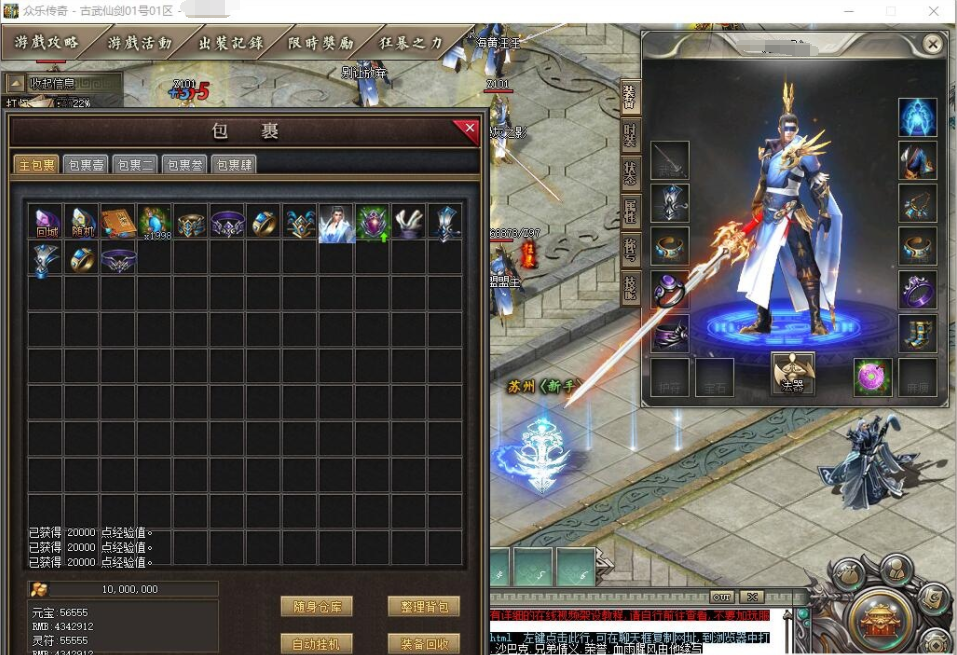The image size is (957, 655).
Task: Open the 装备回收 equipment recycle
Action: 424,644
